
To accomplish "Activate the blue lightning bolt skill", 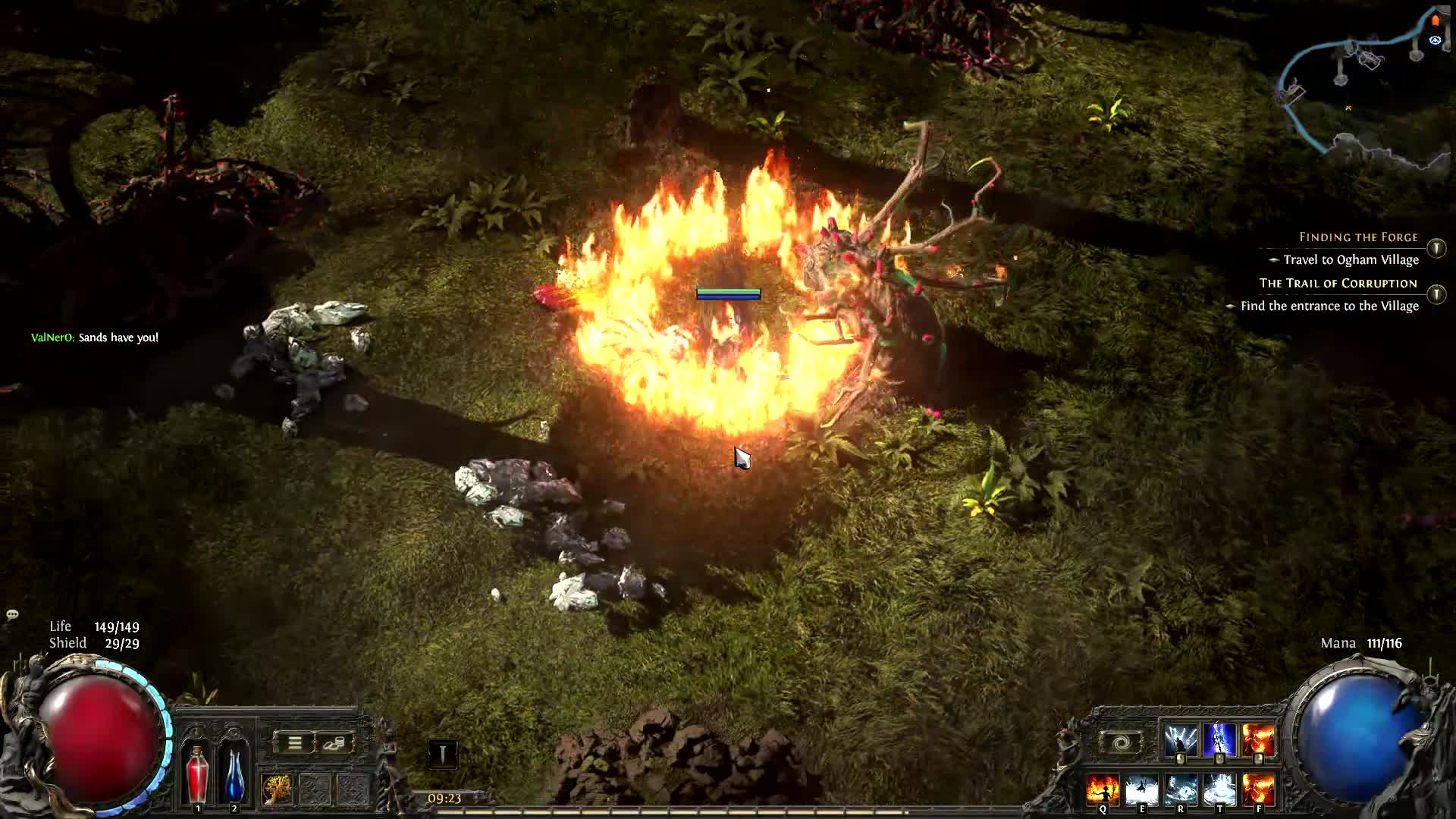I will coord(1219,739).
